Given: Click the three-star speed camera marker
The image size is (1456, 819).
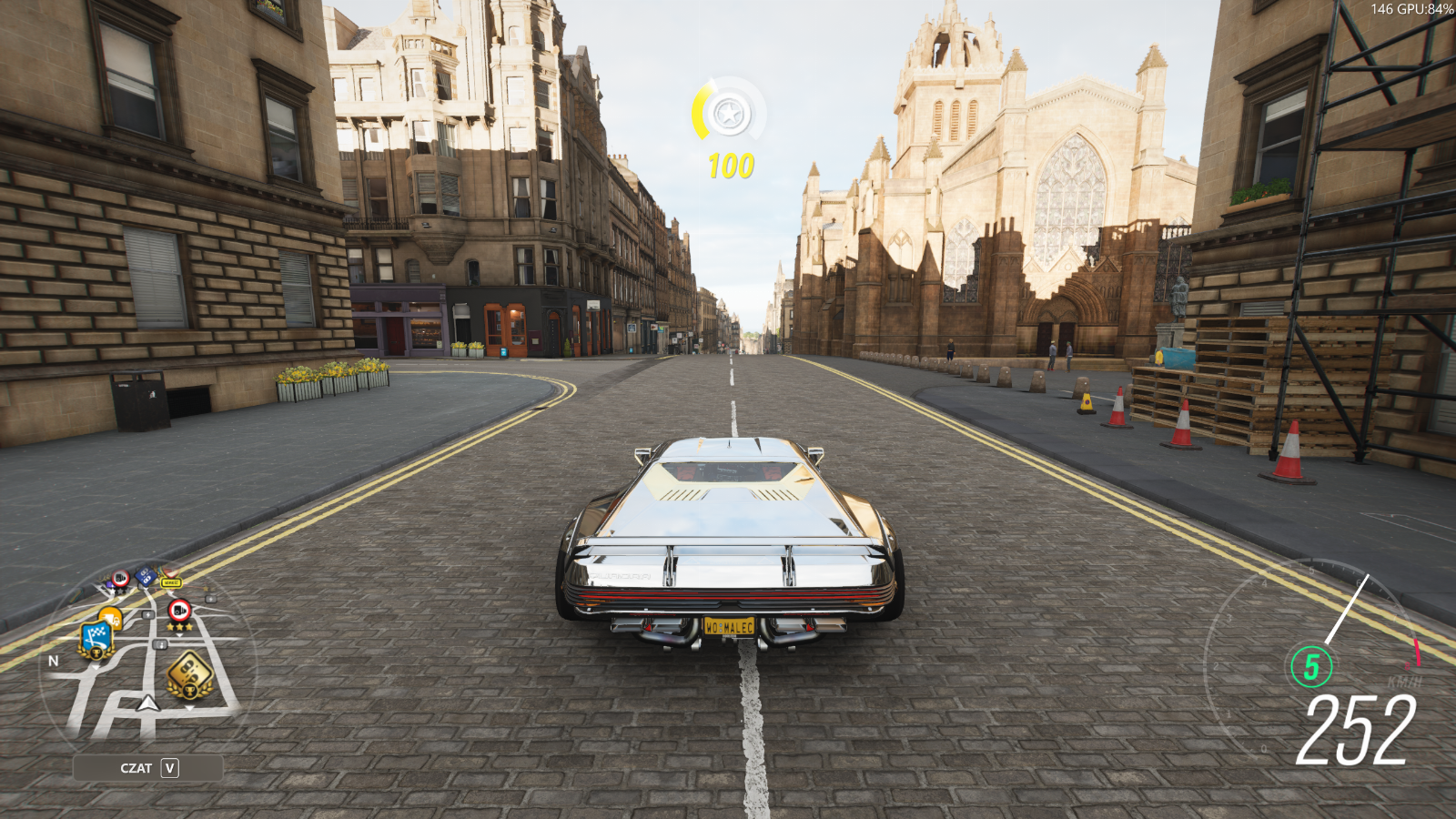Looking at the screenshot, I should [x=179, y=611].
